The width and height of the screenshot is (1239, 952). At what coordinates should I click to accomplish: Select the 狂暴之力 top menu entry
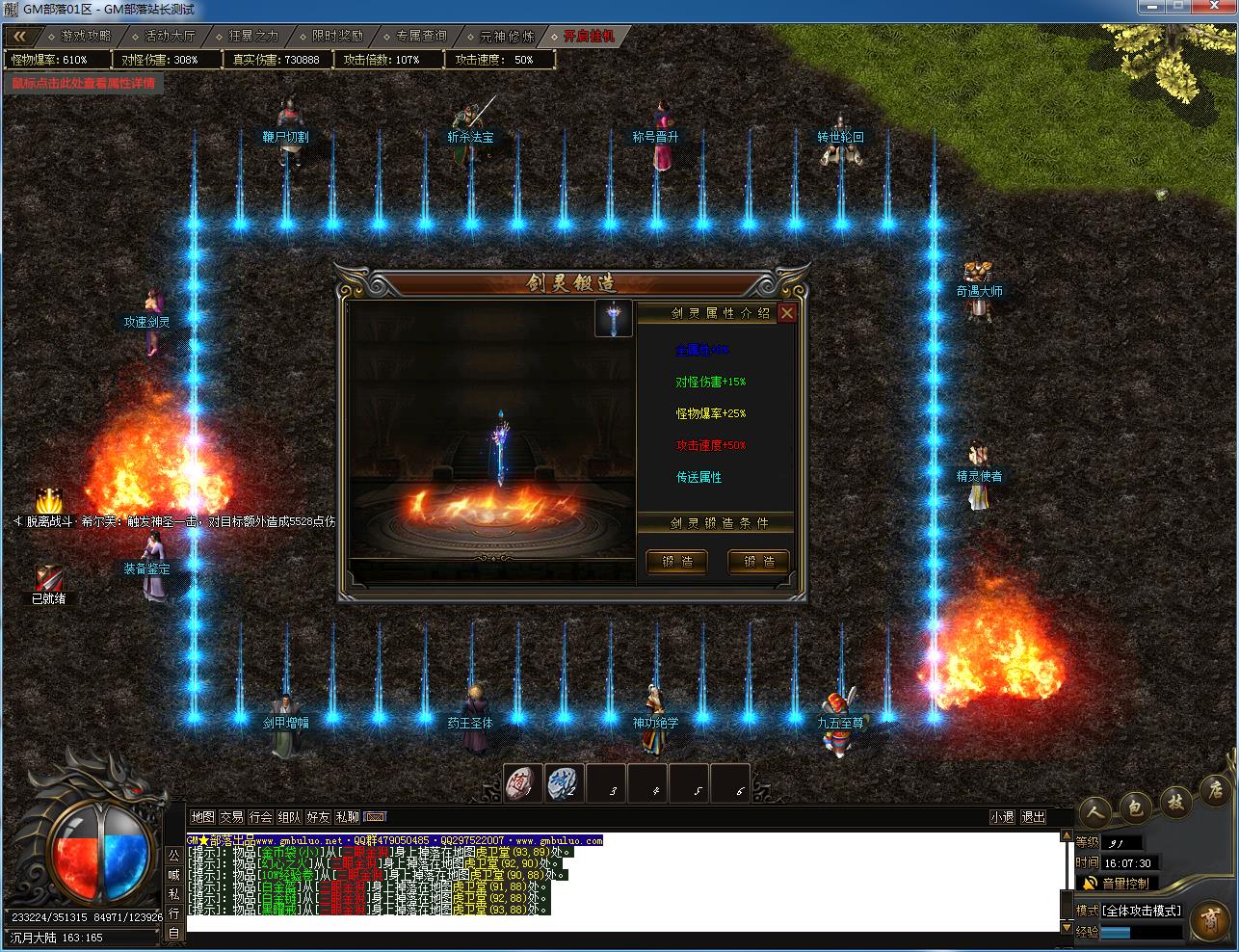tap(253, 37)
